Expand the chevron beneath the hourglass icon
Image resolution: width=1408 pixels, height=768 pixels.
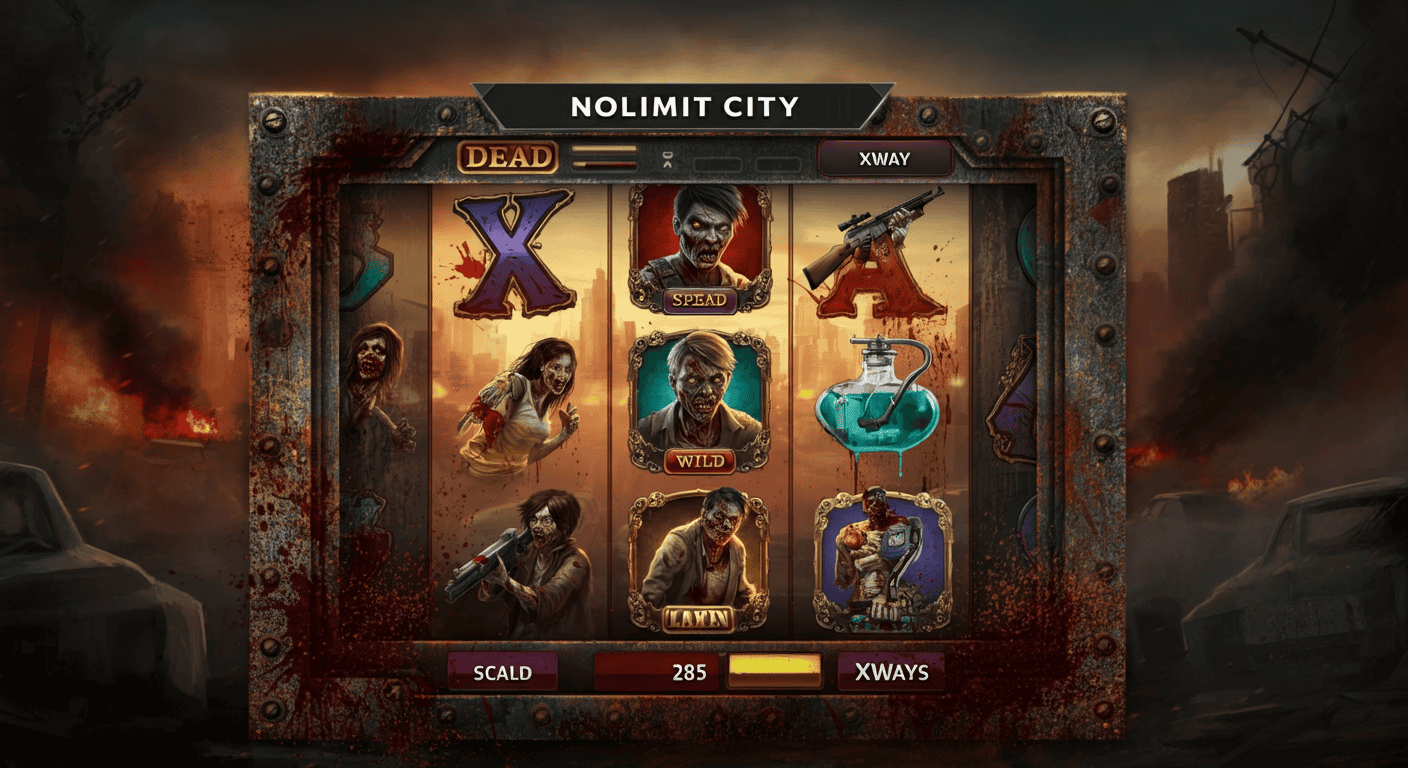click(x=667, y=164)
